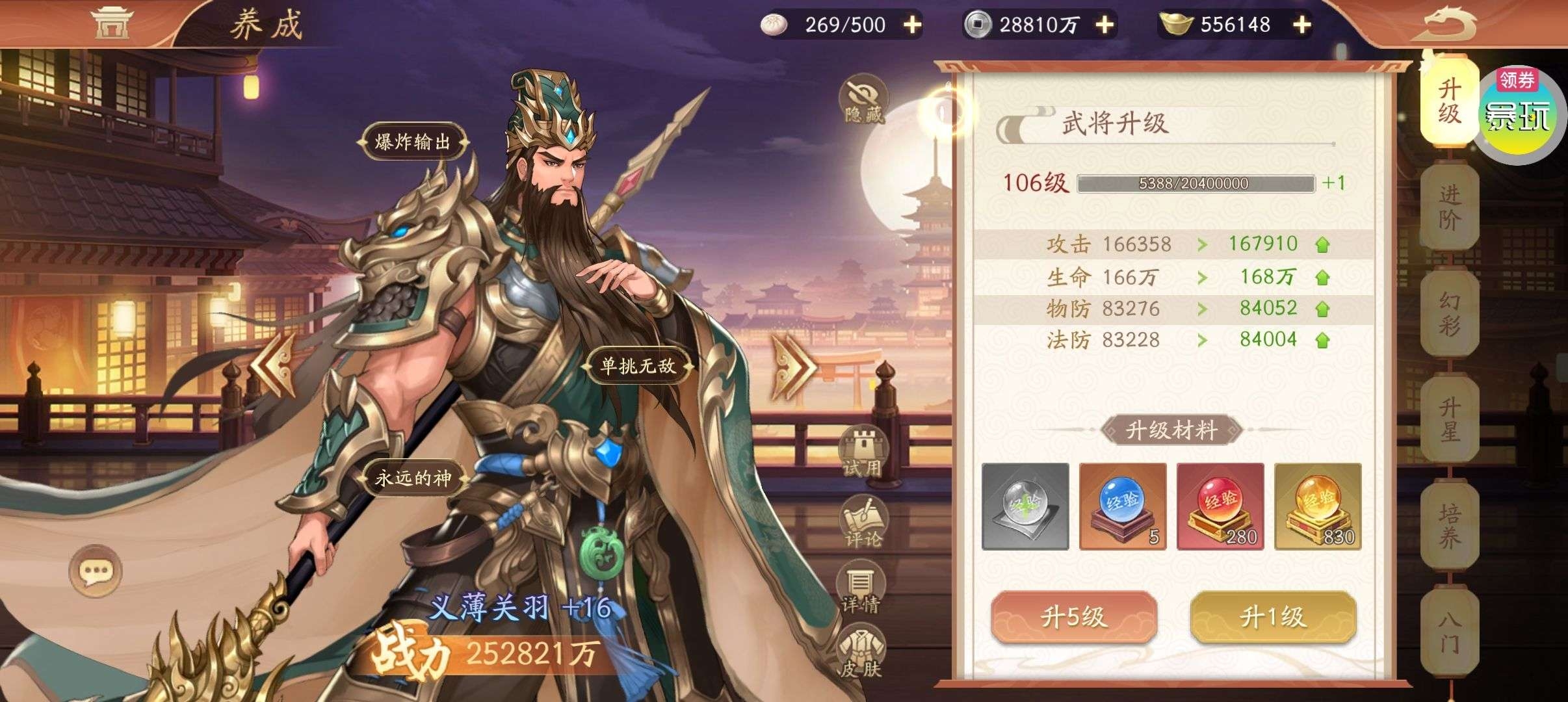Screen dimensions: 1568x702
Task: Click + beside the 556148 gold ingots
Action: coord(1301,26)
